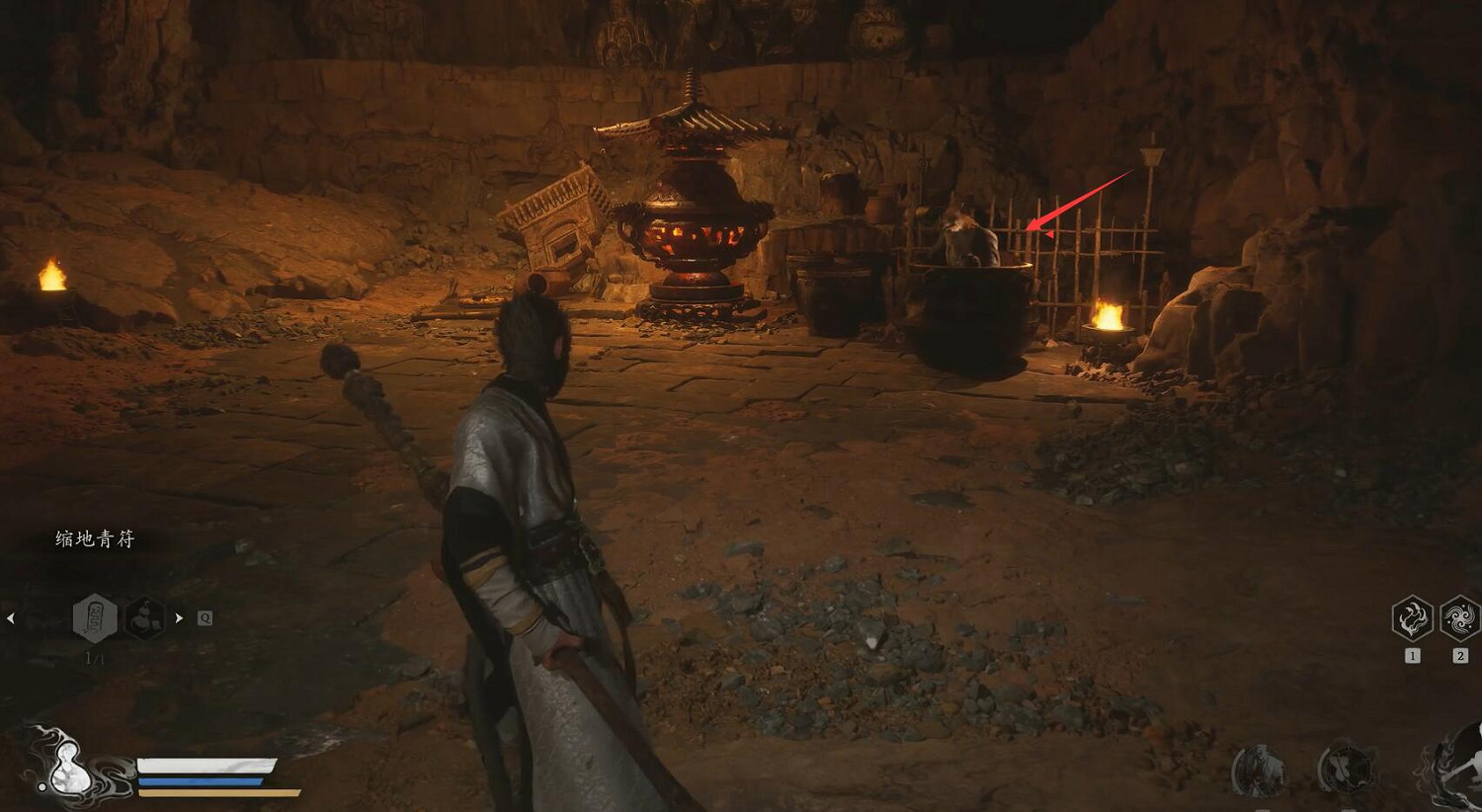Screen dimensions: 1482x812
Task: Select the medicine gourd item slot
Action: [144, 618]
